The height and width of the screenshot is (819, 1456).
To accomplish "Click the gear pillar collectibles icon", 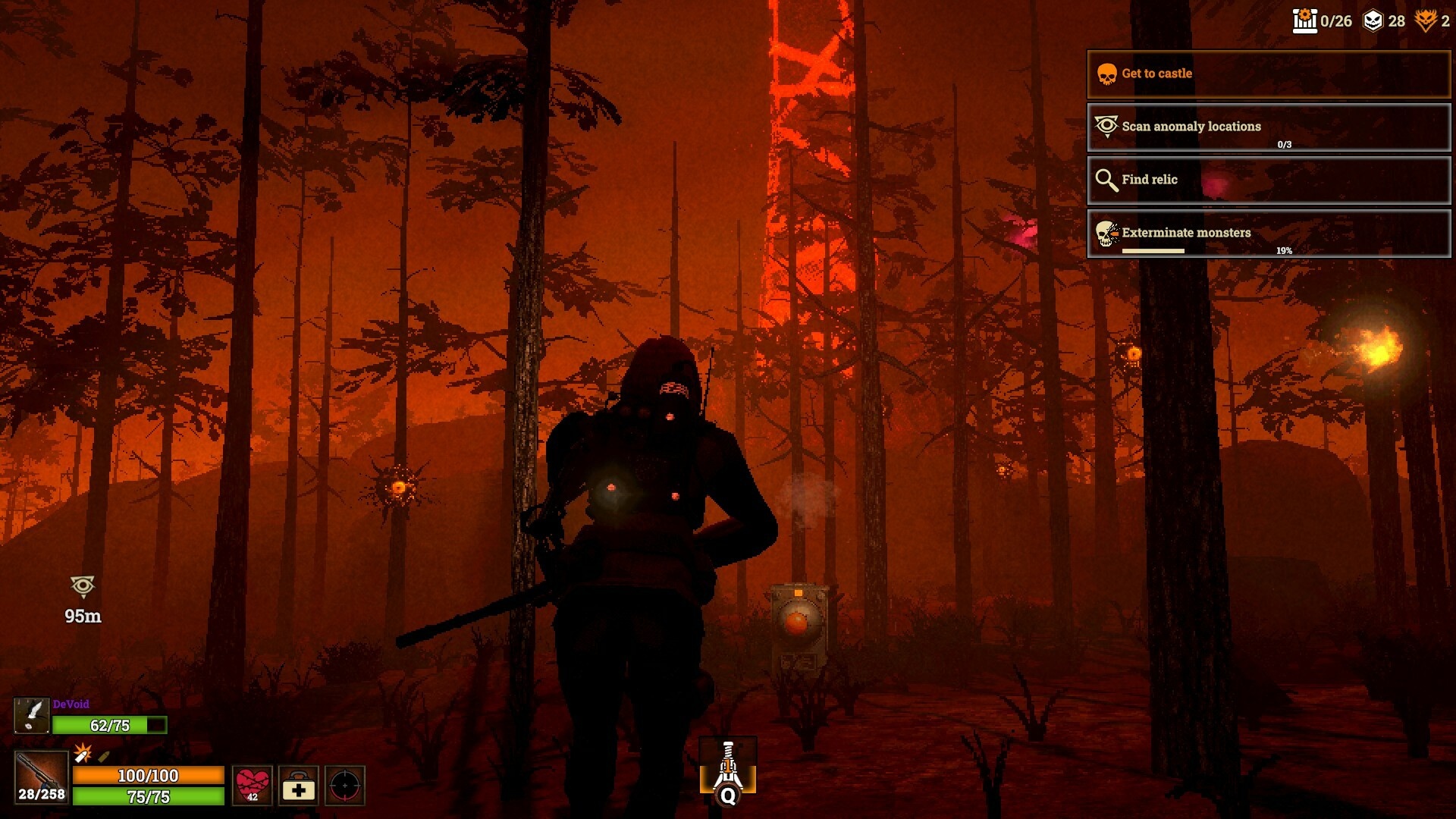I will pyautogui.click(x=1304, y=20).
